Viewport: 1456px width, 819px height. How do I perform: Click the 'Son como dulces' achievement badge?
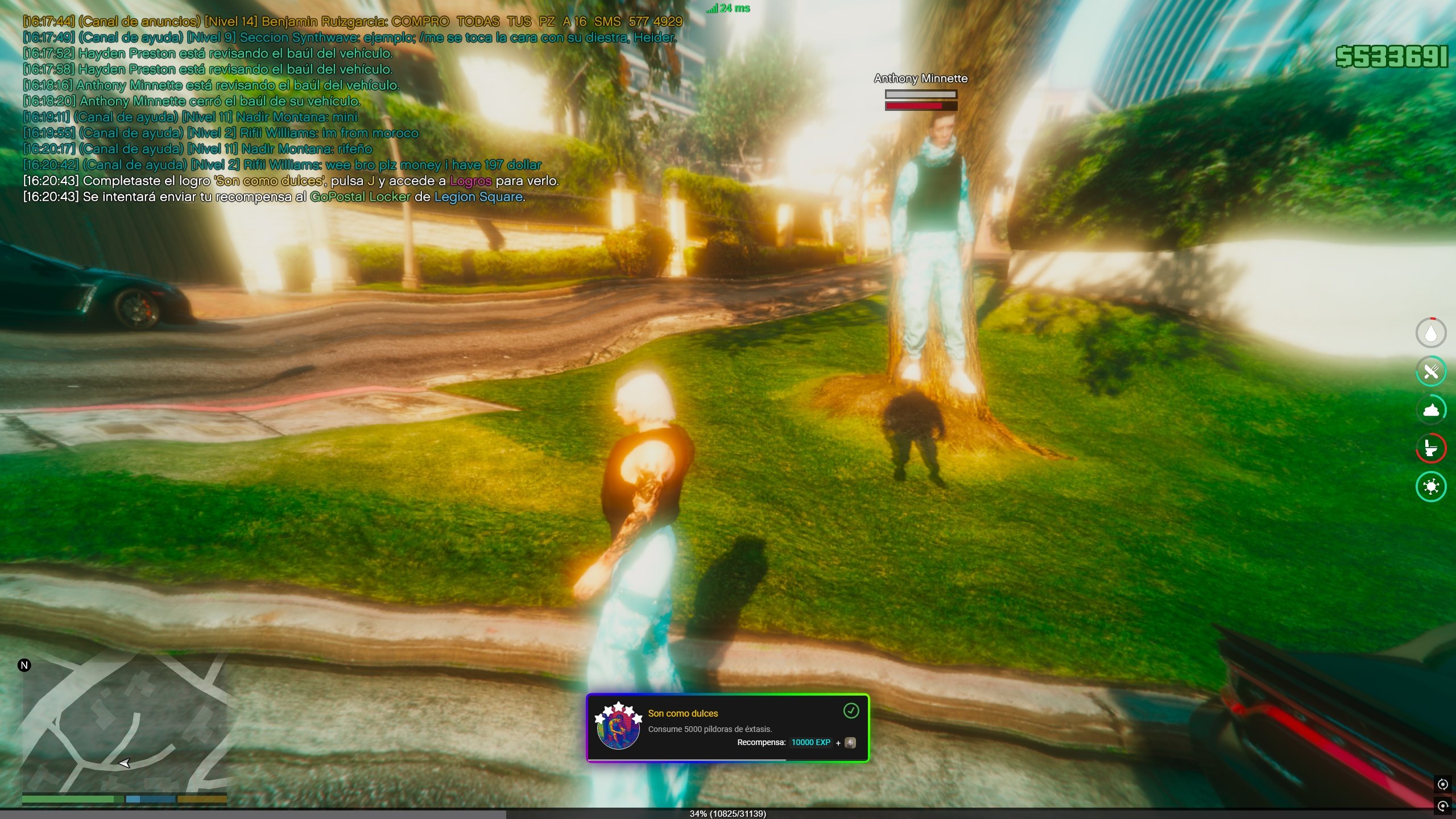(x=618, y=727)
